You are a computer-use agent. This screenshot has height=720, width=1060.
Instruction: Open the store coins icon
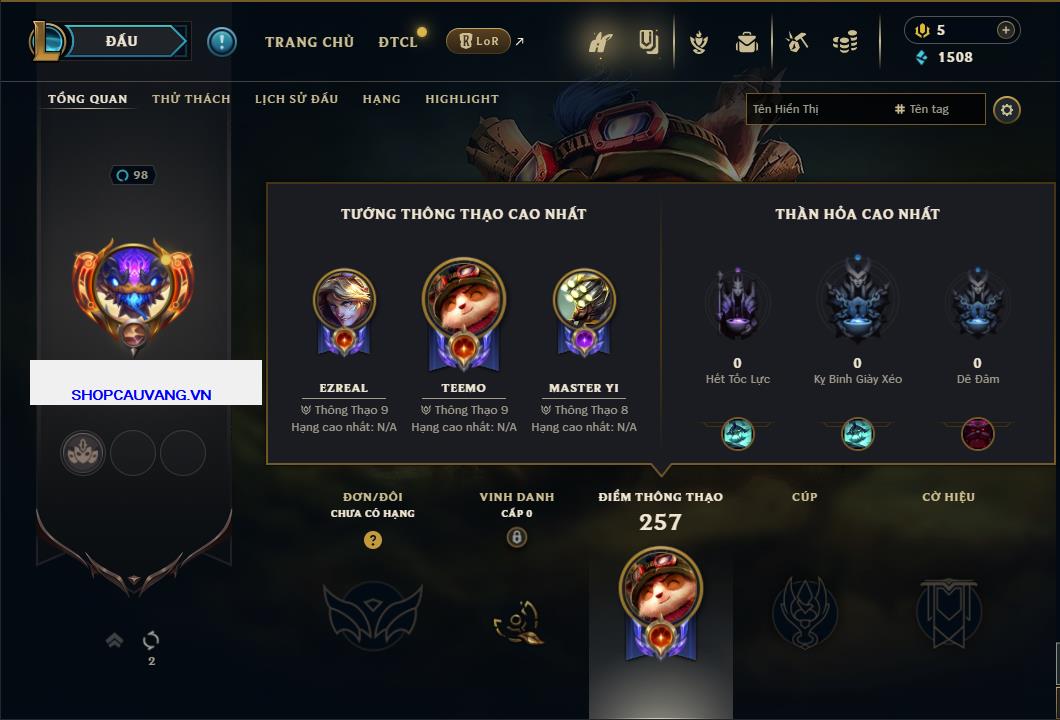point(846,42)
